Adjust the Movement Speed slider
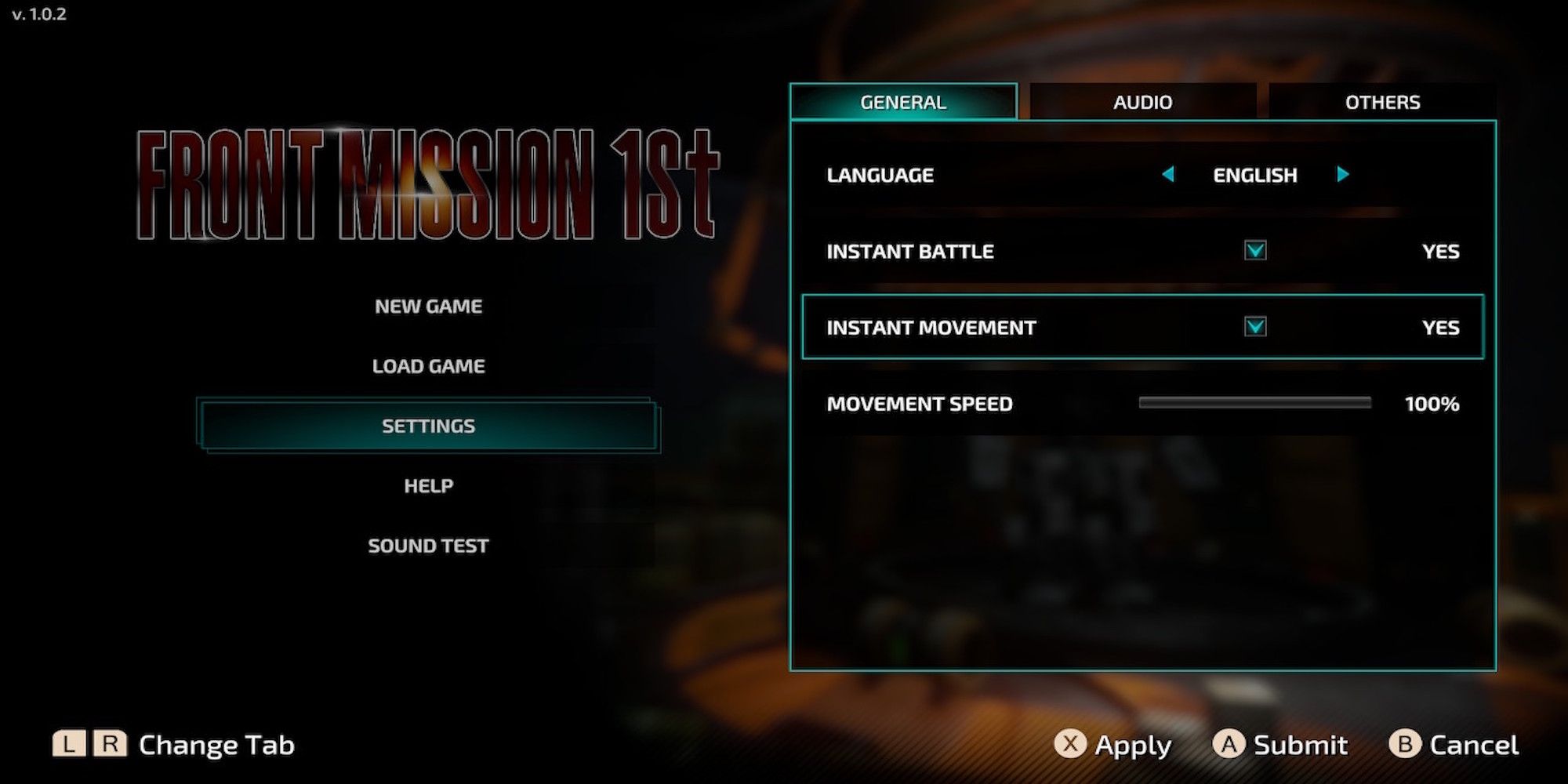This screenshot has width=1568, height=784. coord(1254,403)
